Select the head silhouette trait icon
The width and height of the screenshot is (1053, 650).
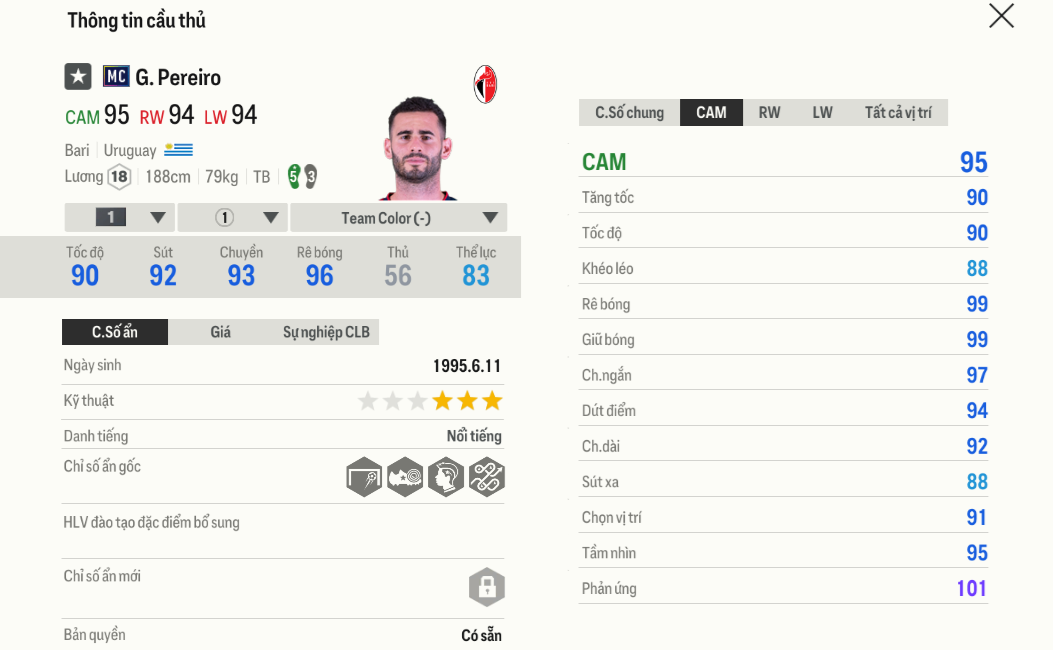coord(446,477)
